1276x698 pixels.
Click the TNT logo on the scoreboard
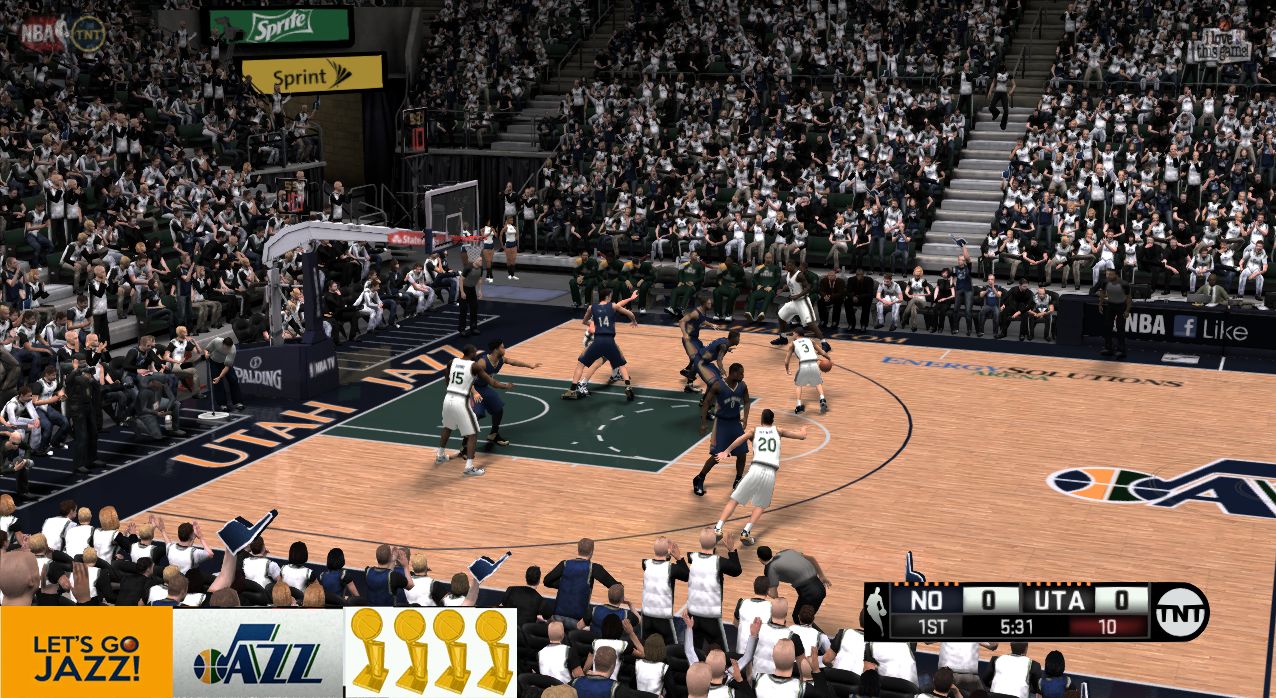pos(1180,612)
